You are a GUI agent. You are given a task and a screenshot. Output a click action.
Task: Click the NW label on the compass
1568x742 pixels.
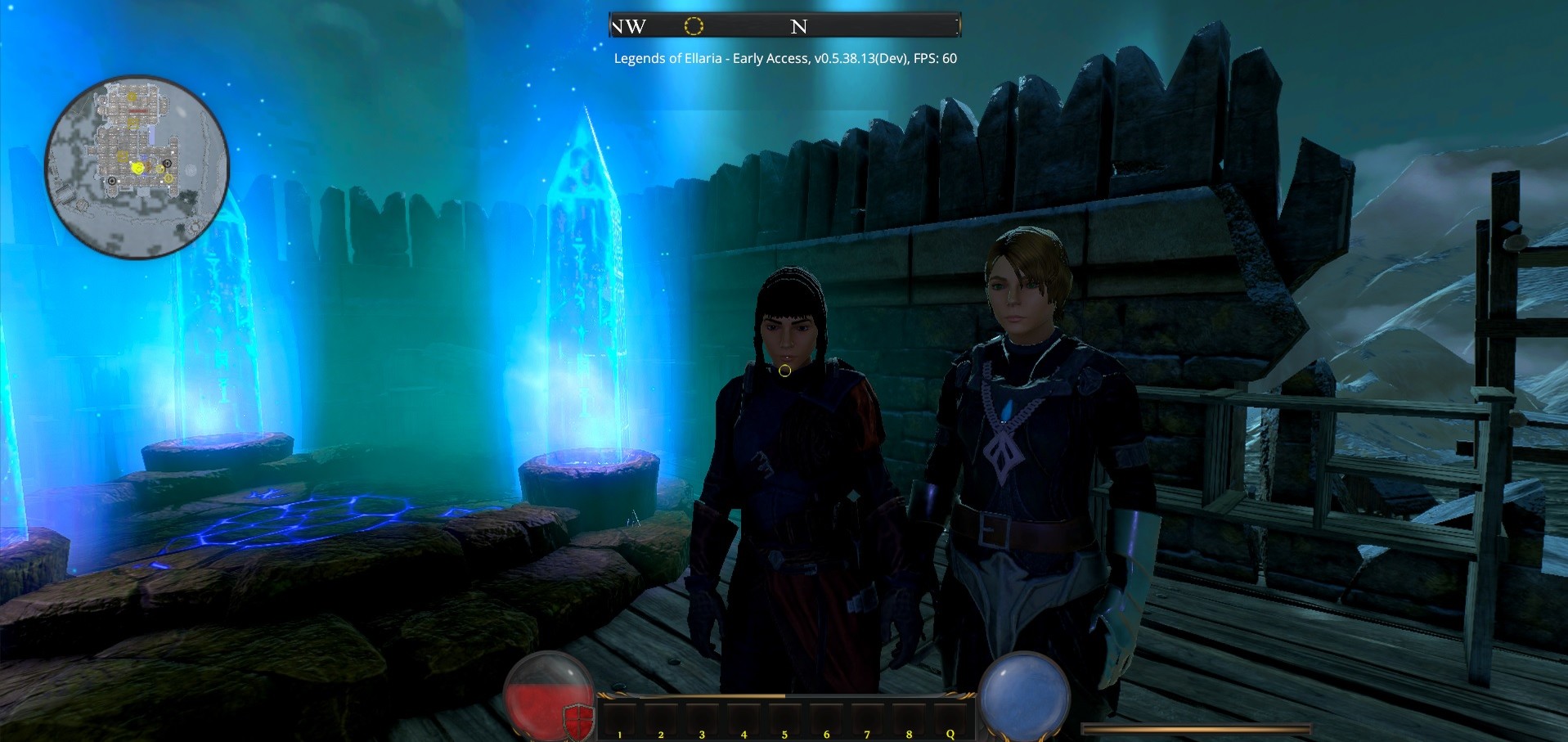pyautogui.click(x=630, y=27)
